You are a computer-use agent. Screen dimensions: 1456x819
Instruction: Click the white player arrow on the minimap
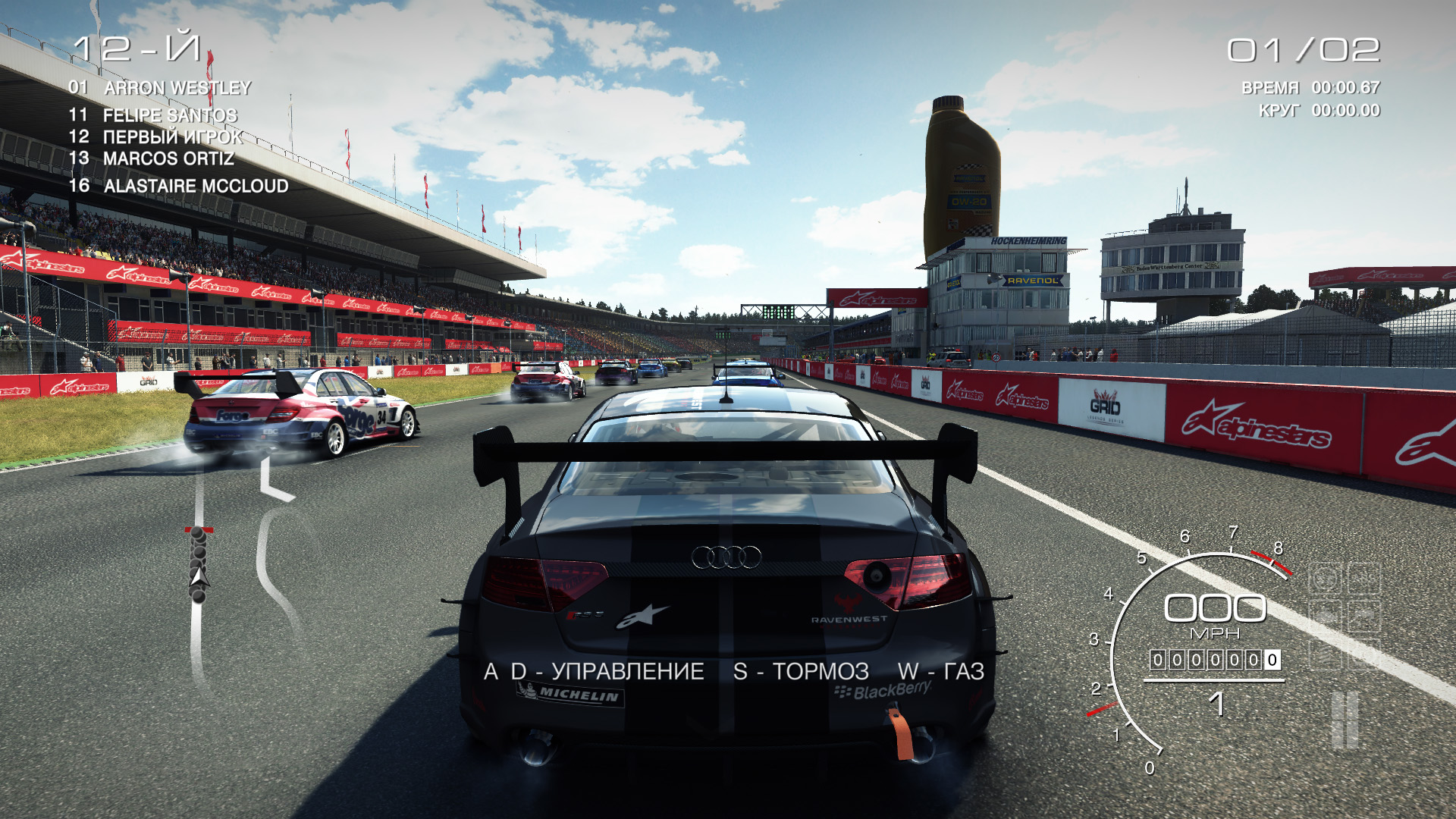click(x=199, y=578)
